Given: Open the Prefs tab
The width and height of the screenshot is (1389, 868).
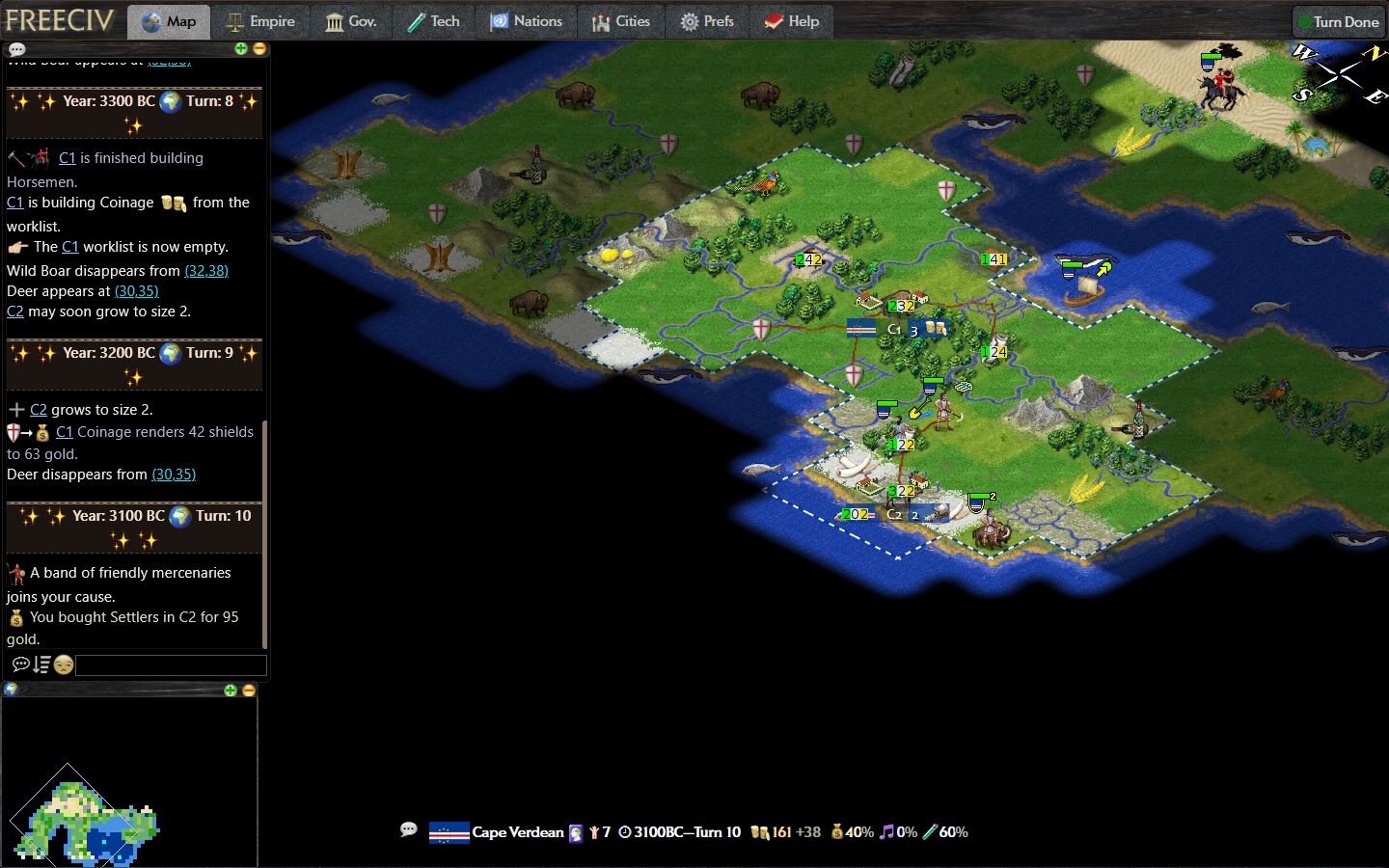Looking at the screenshot, I should (x=707, y=21).
